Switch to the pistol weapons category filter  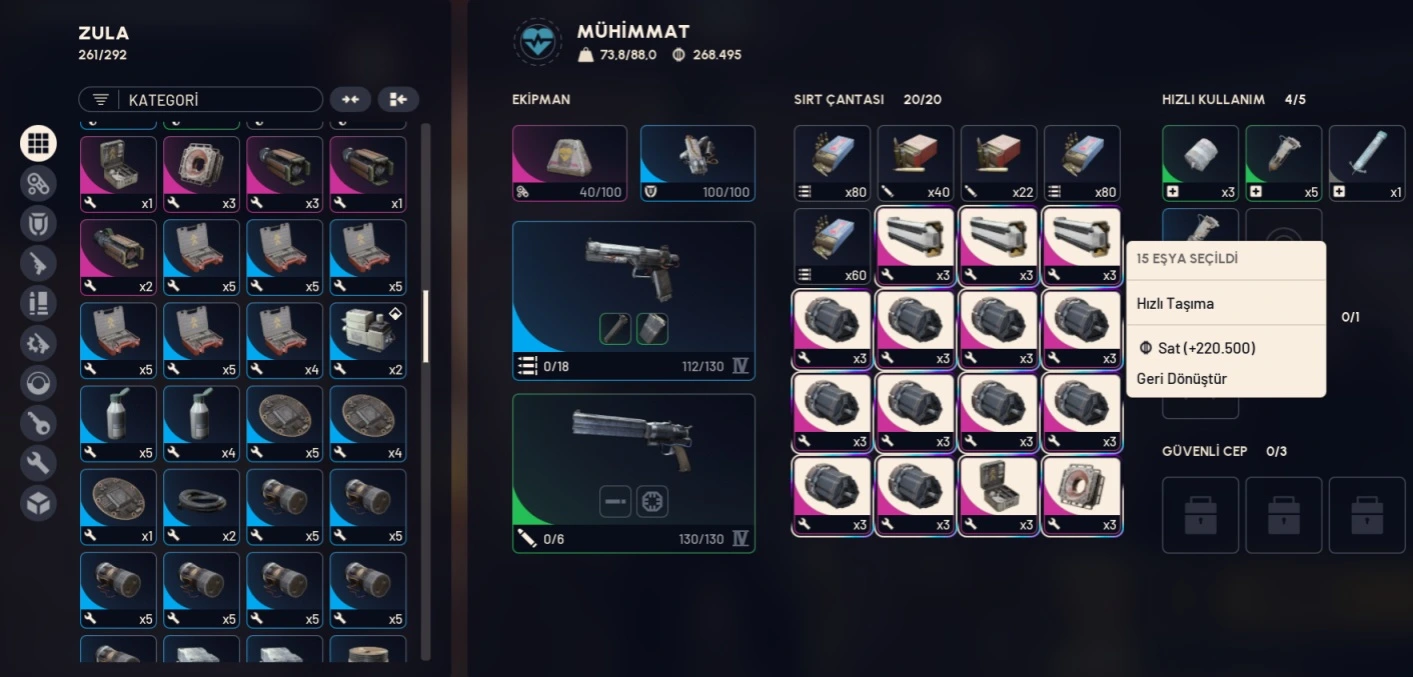click(x=38, y=263)
